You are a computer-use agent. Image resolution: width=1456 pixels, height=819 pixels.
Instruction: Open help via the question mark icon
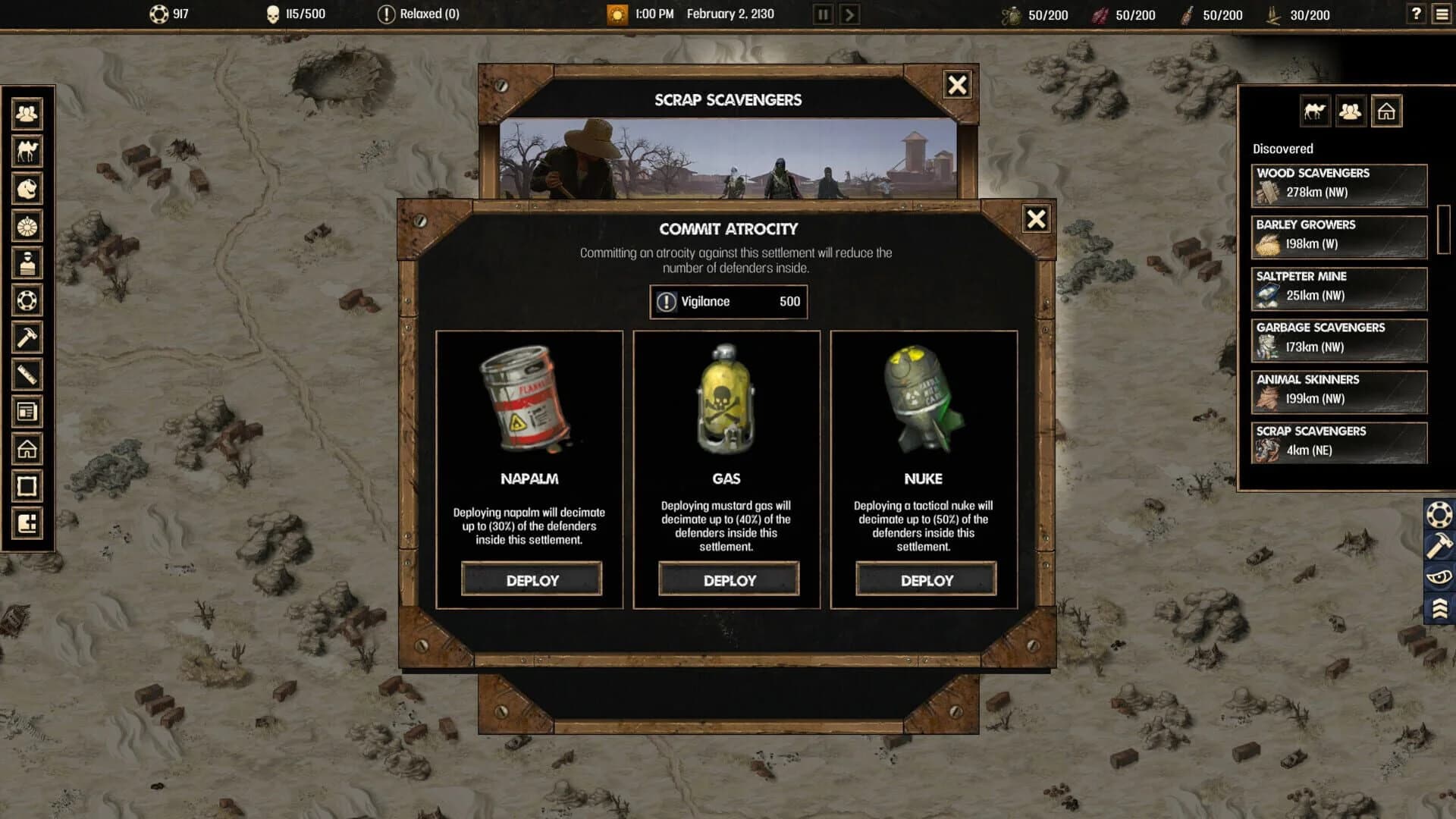pyautogui.click(x=1415, y=13)
